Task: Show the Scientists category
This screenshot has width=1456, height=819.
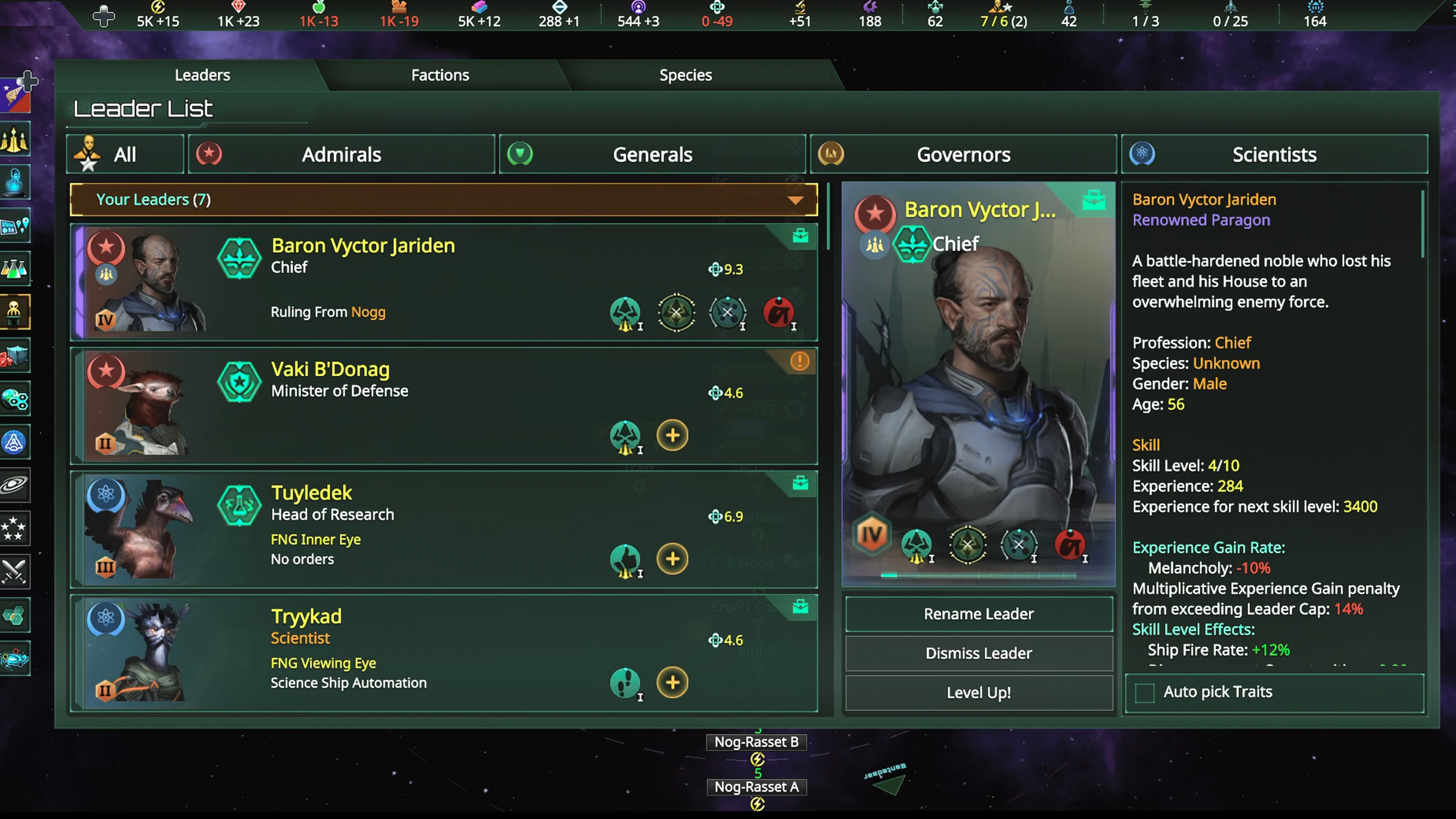Action: 1274,154
